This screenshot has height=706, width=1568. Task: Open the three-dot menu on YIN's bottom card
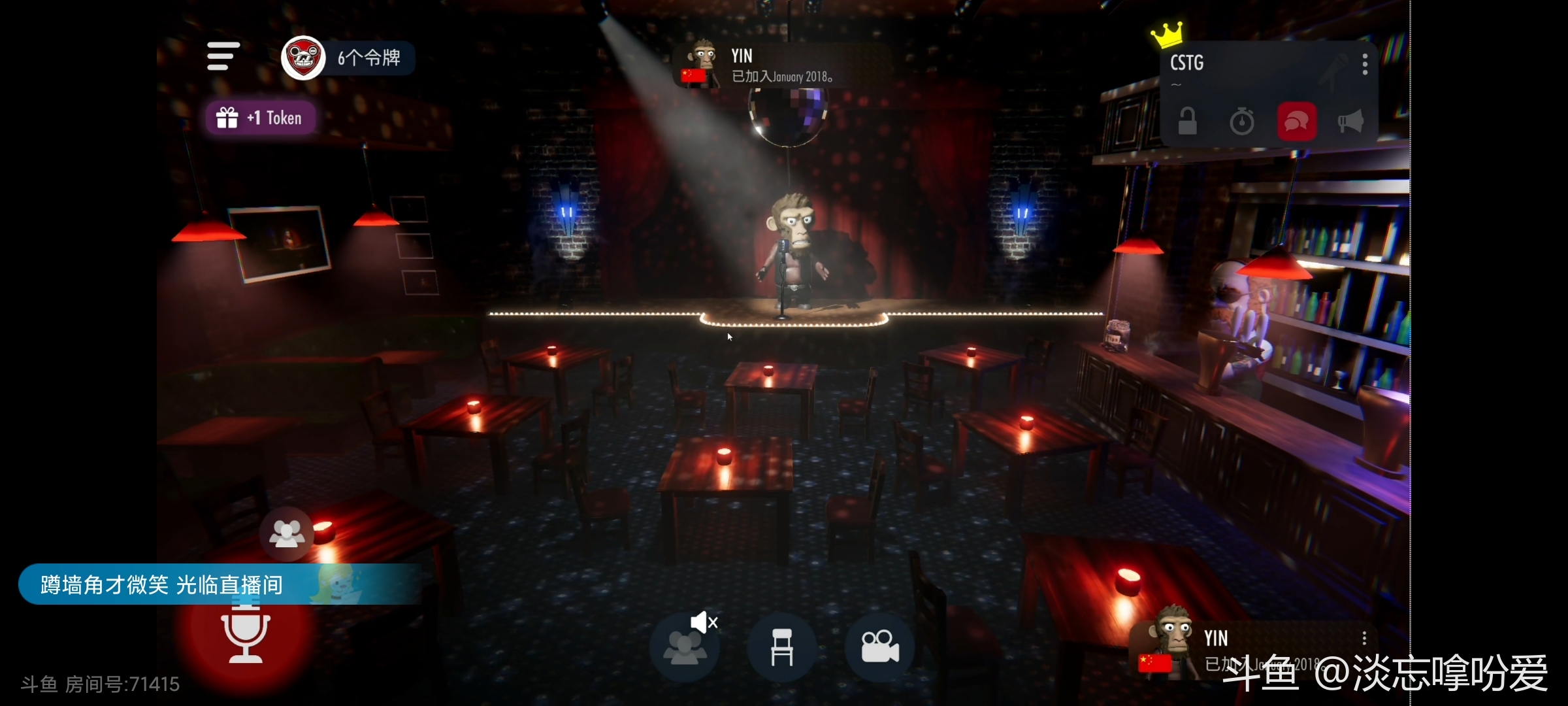pyautogui.click(x=1364, y=638)
